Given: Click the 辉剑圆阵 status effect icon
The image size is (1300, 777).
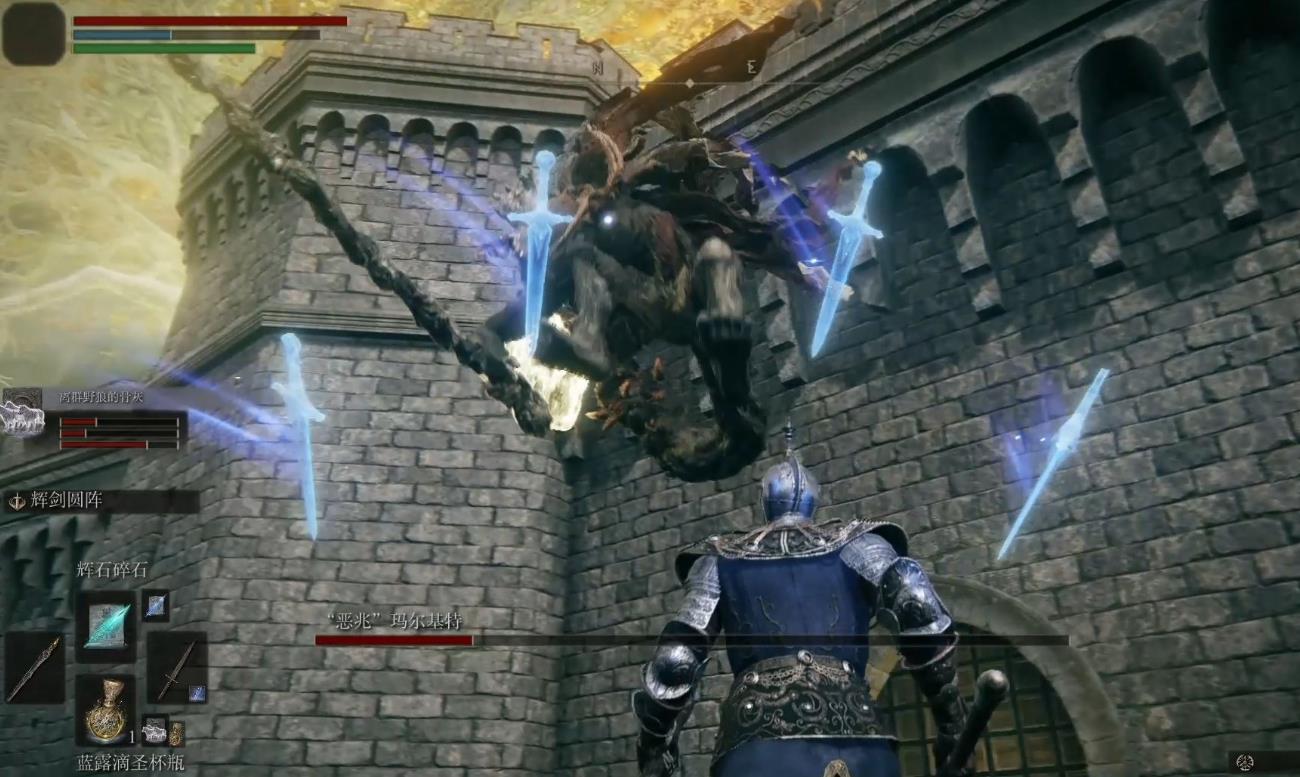Looking at the screenshot, I should [x=17, y=502].
